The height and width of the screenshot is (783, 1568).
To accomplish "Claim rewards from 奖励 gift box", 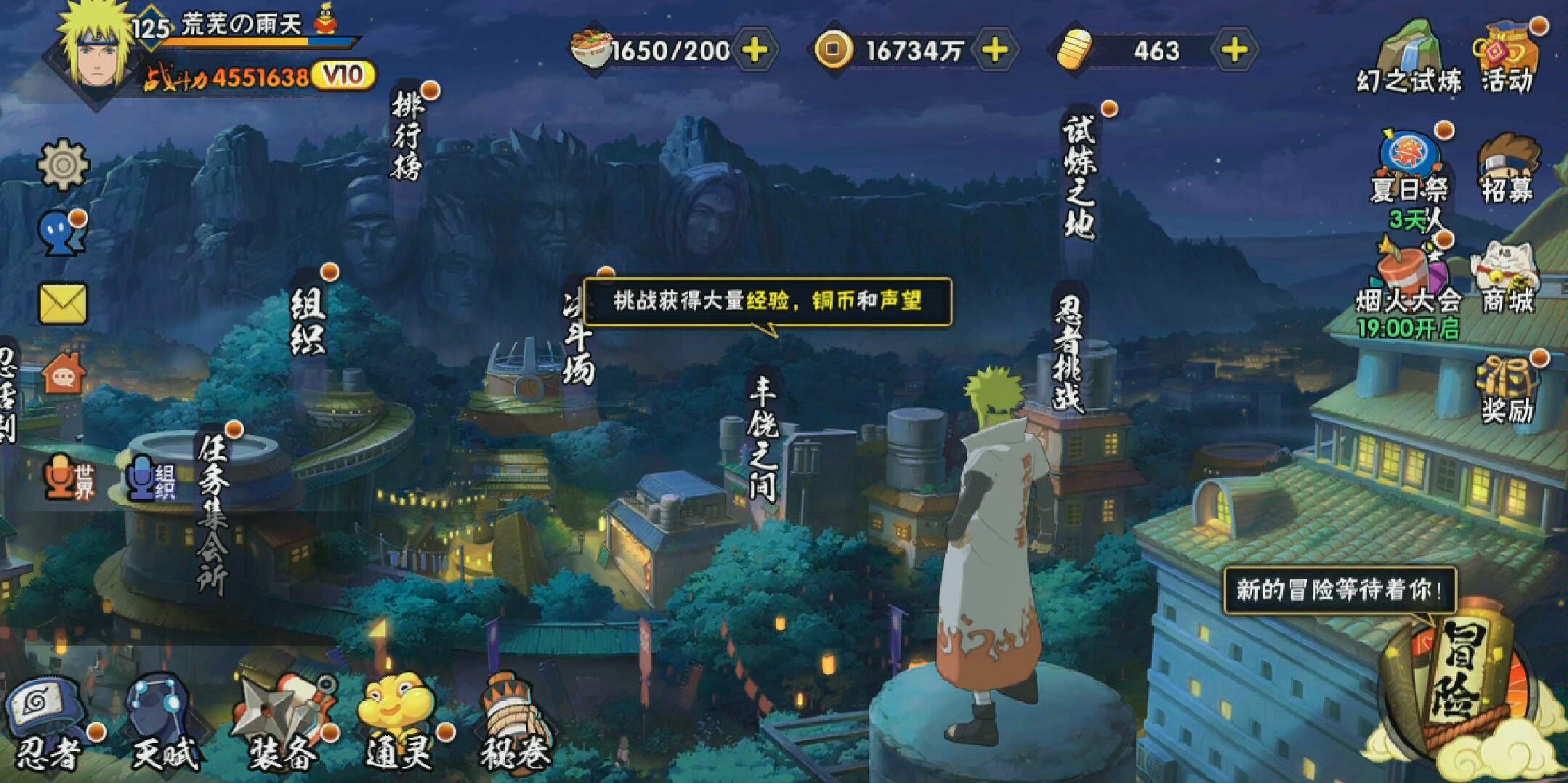I will [x=1508, y=389].
